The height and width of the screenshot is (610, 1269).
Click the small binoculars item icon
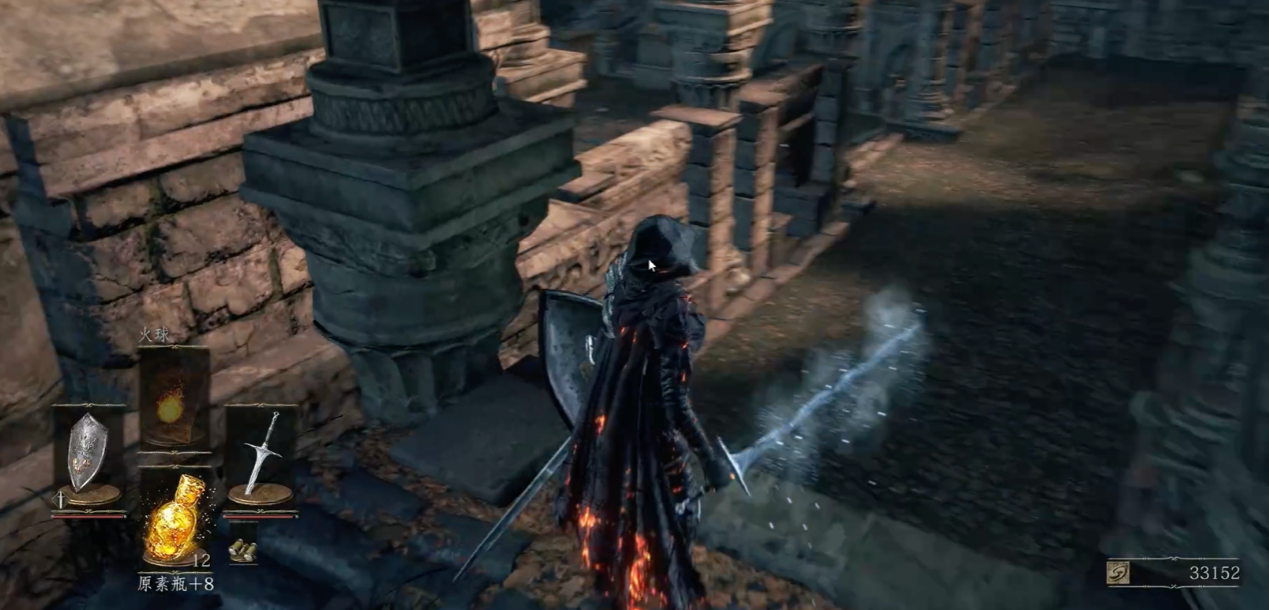[240, 549]
